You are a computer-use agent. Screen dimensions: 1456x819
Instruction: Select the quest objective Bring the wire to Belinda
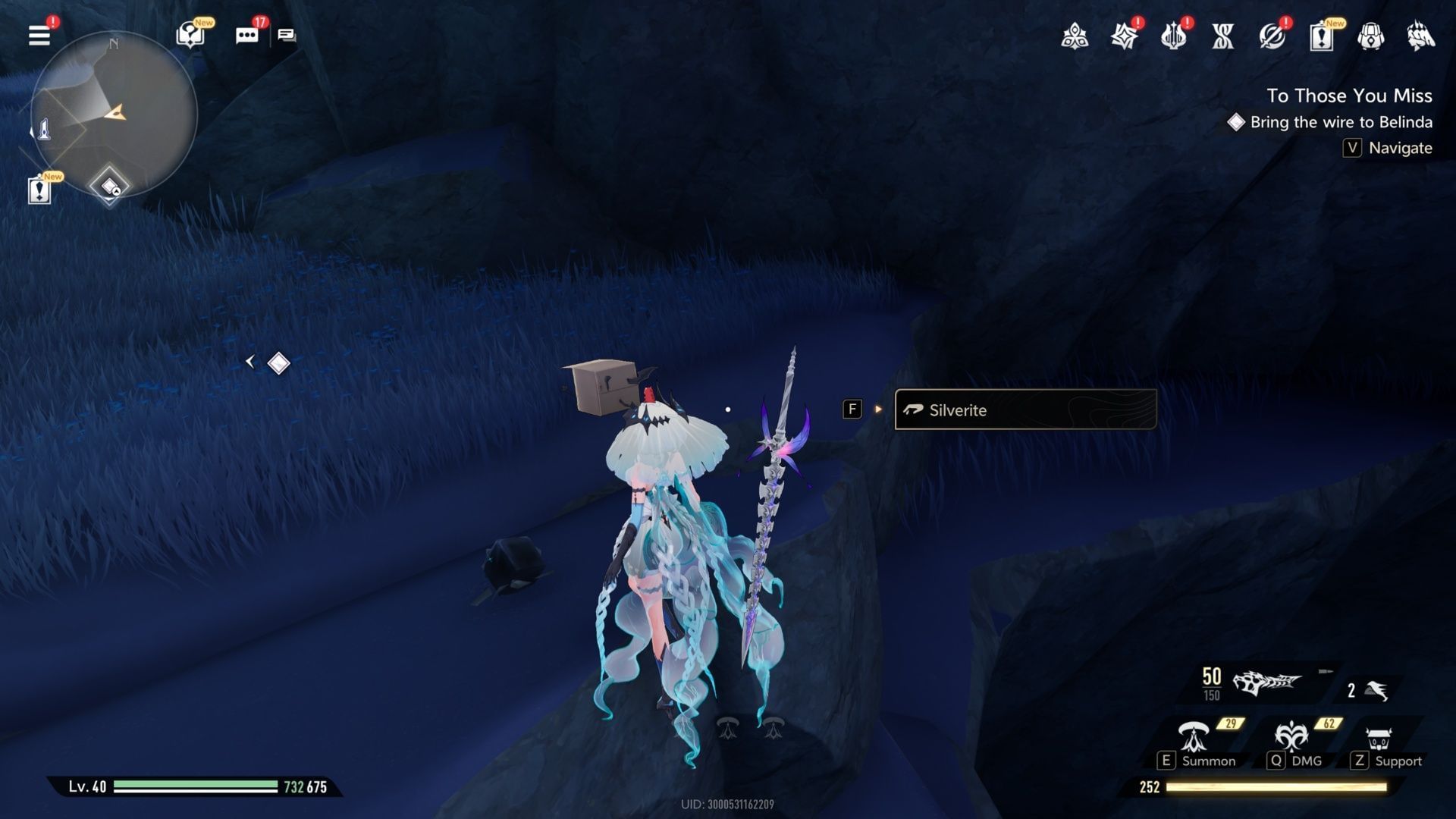tap(1342, 121)
